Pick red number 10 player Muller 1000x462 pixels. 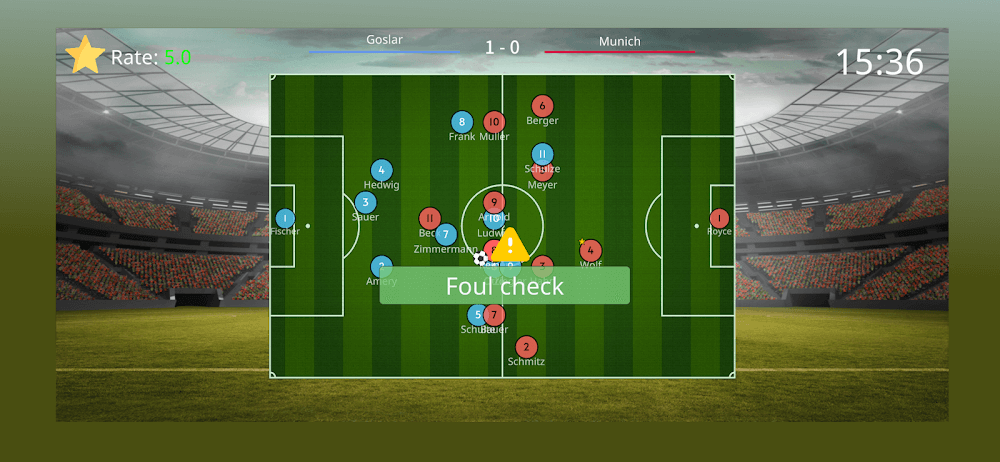click(x=494, y=122)
